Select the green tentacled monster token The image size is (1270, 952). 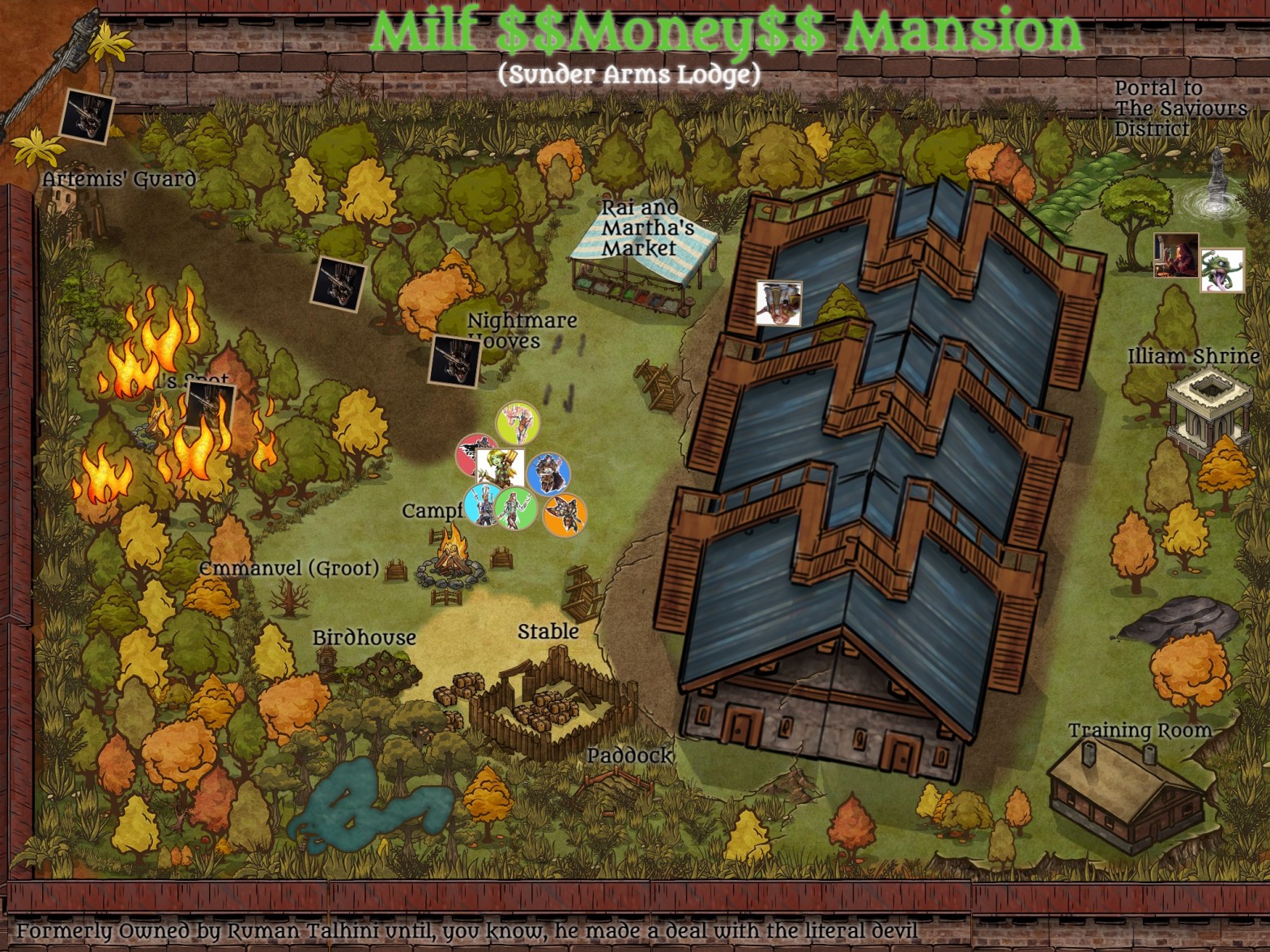[1221, 270]
